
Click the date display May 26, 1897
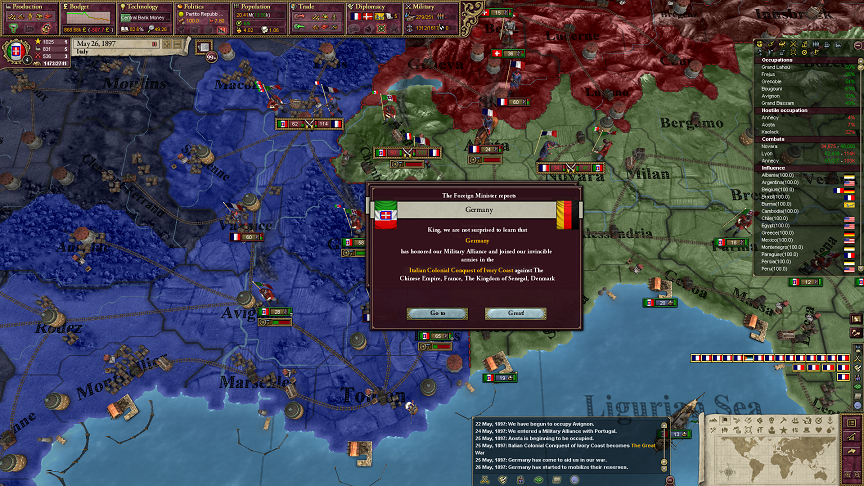pos(109,44)
